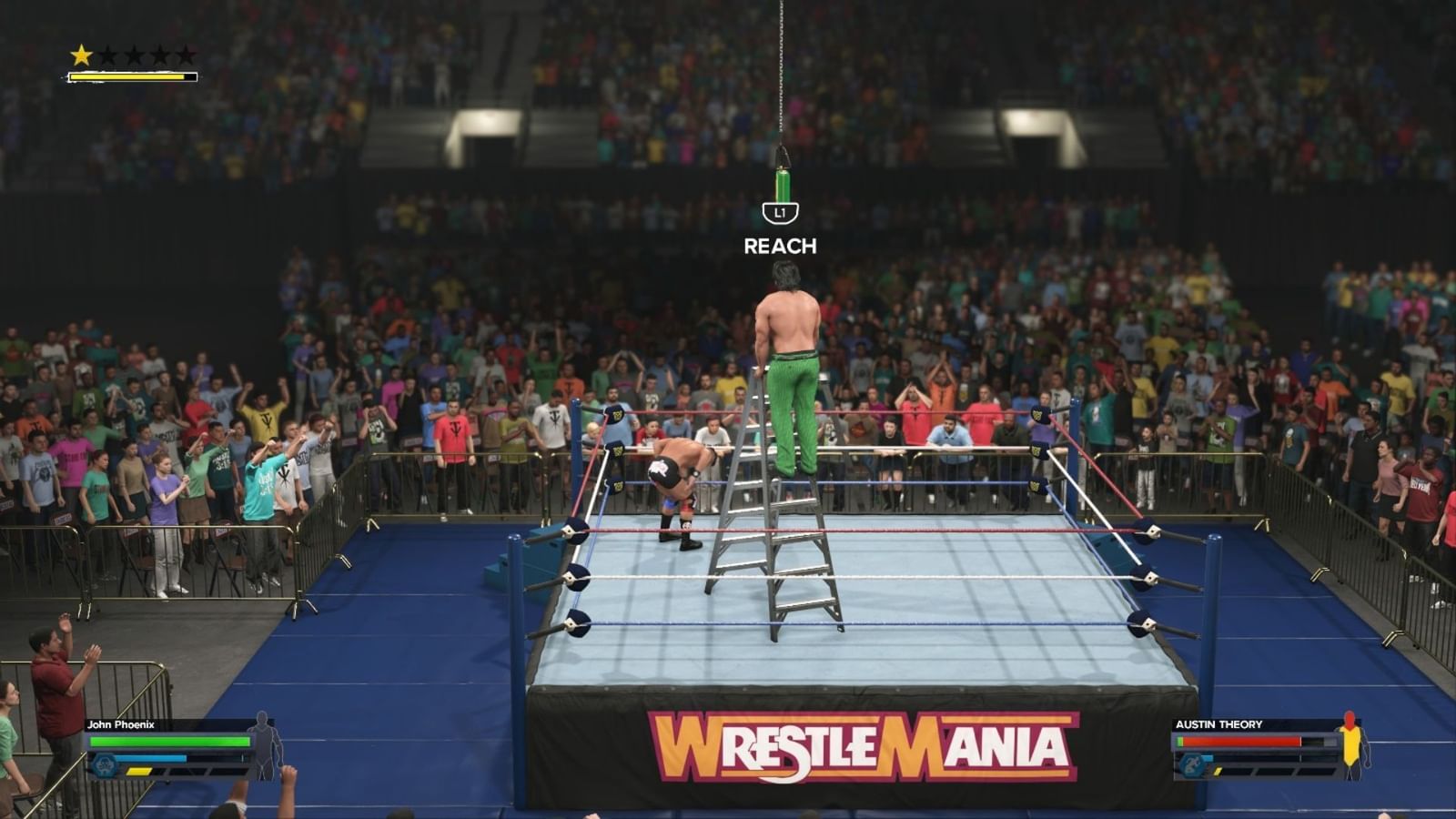Toggle Austin Theory's yellow signature slot
Image resolution: width=1456 pixels, height=819 pixels.
tap(1218, 772)
